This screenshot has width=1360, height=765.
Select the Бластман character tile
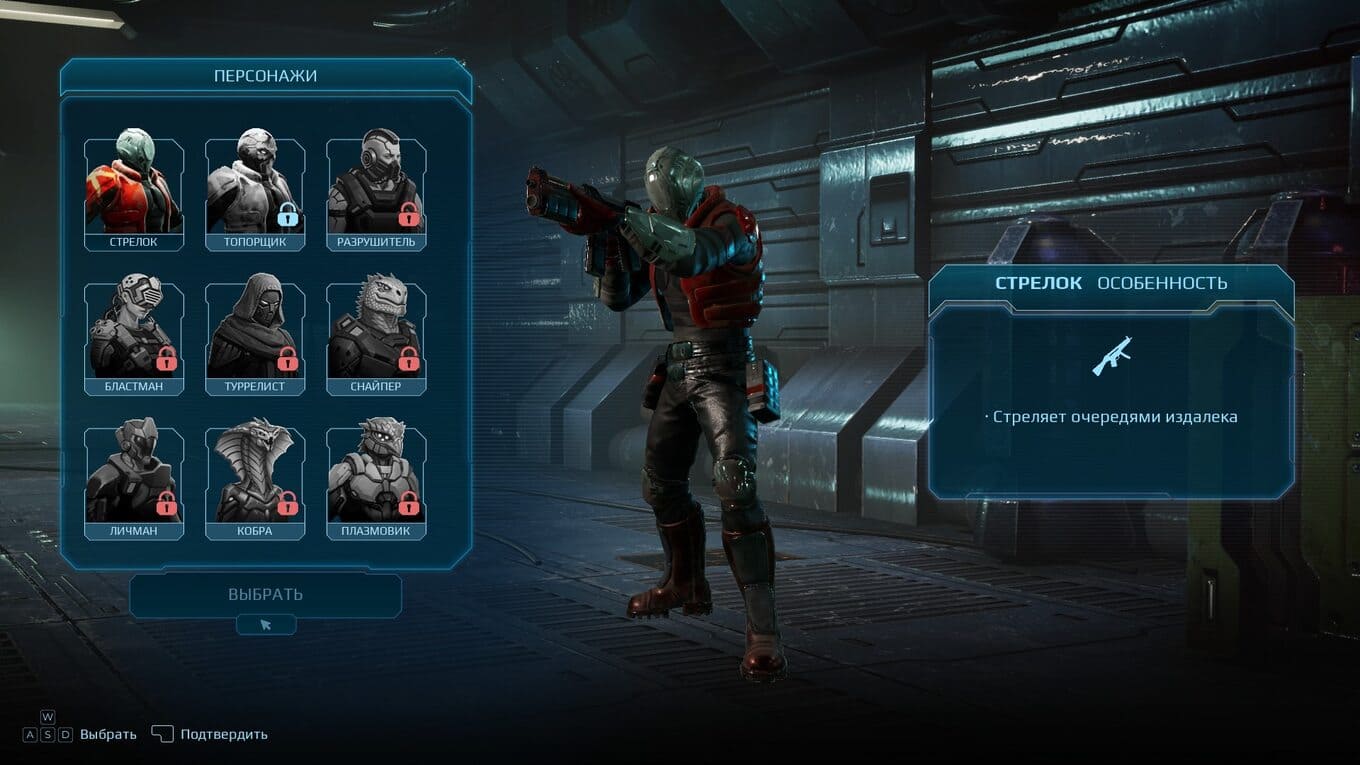coord(134,338)
